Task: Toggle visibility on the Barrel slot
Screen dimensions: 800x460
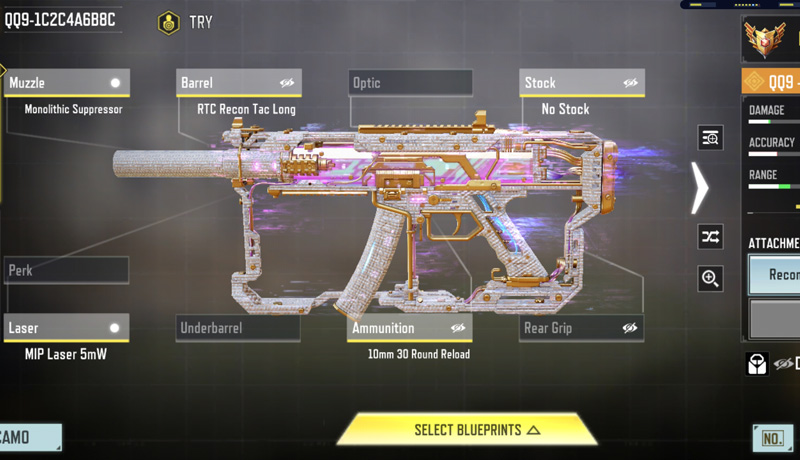Action: coord(287,83)
